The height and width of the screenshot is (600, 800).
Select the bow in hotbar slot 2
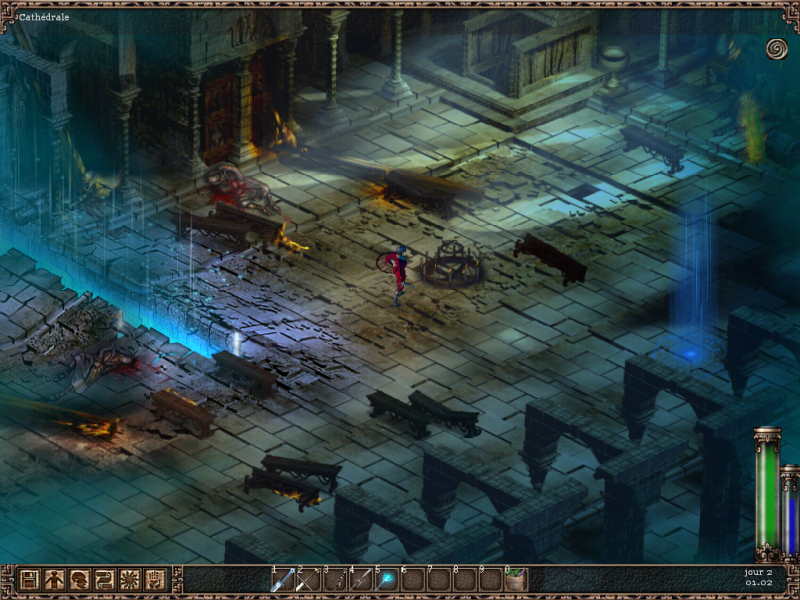(x=308, y=580)
